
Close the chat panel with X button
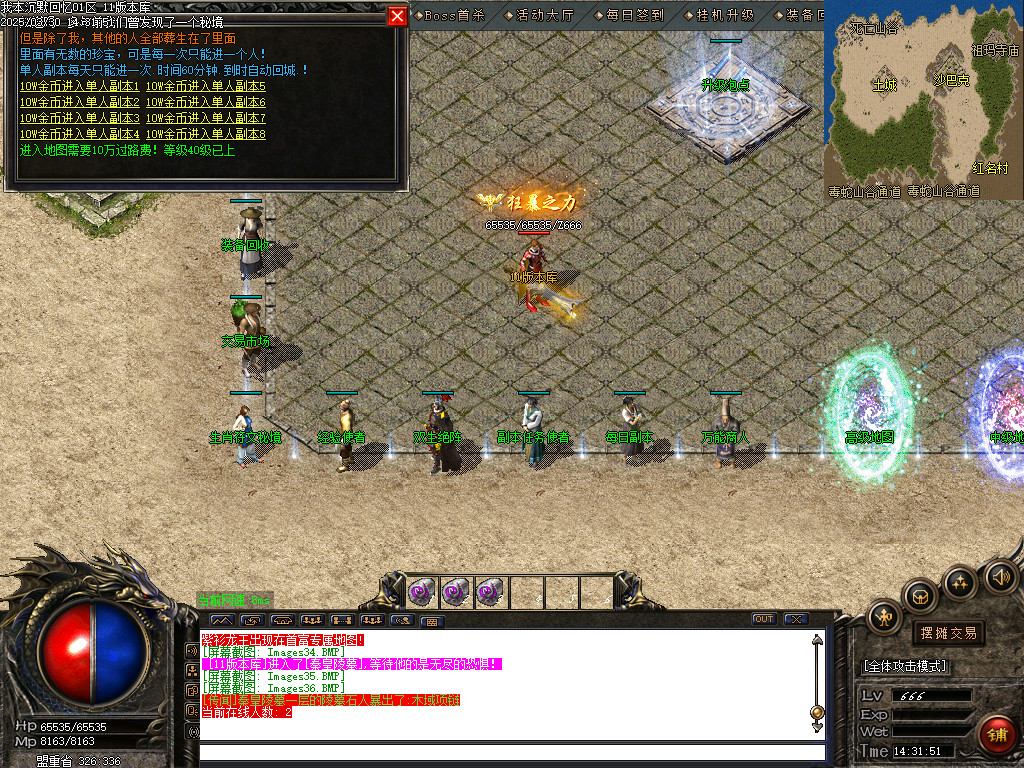(x=796, y=619)
